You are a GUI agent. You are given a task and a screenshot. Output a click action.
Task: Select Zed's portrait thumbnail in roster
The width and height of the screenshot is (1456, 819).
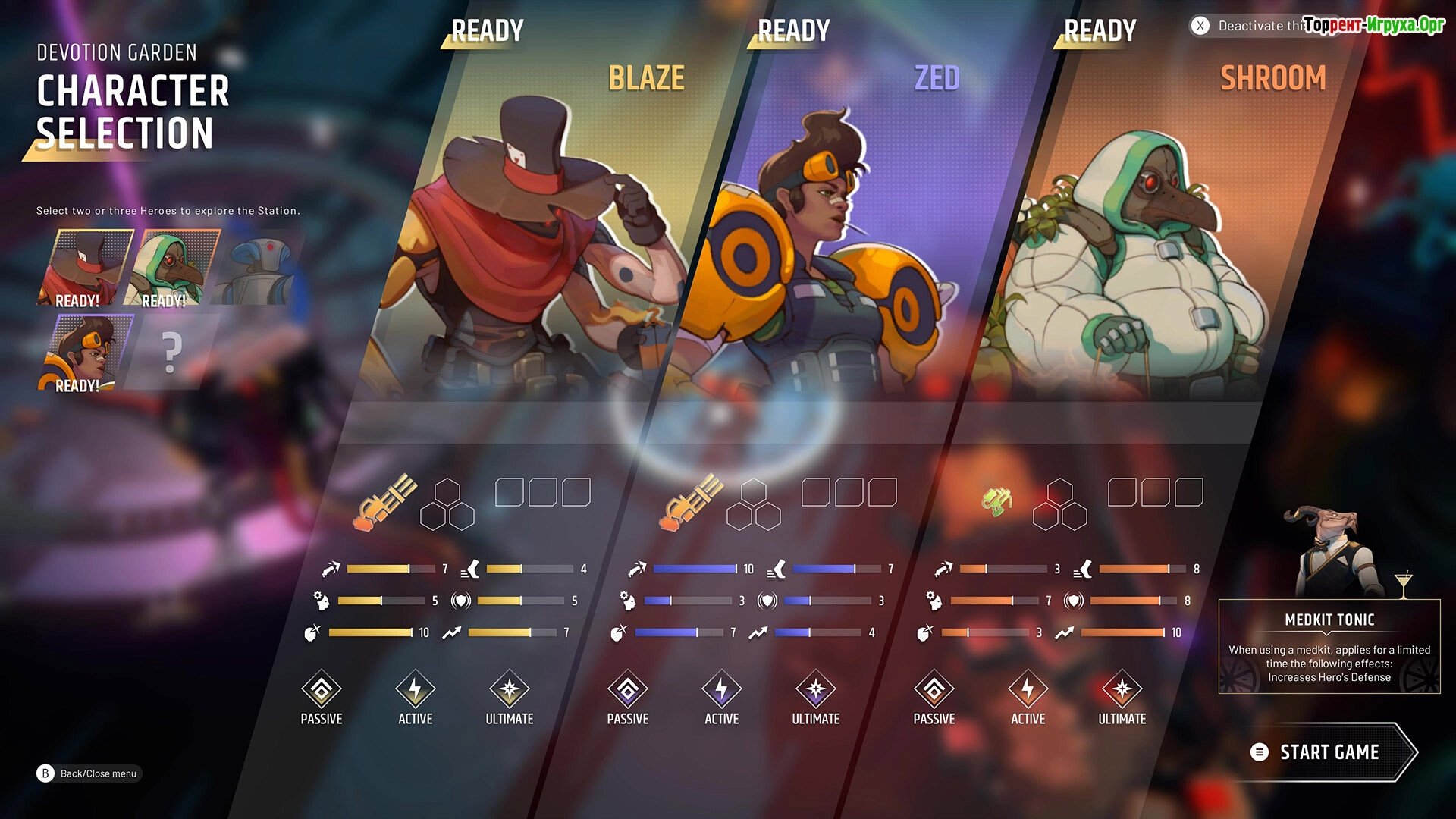coord(85,353)
